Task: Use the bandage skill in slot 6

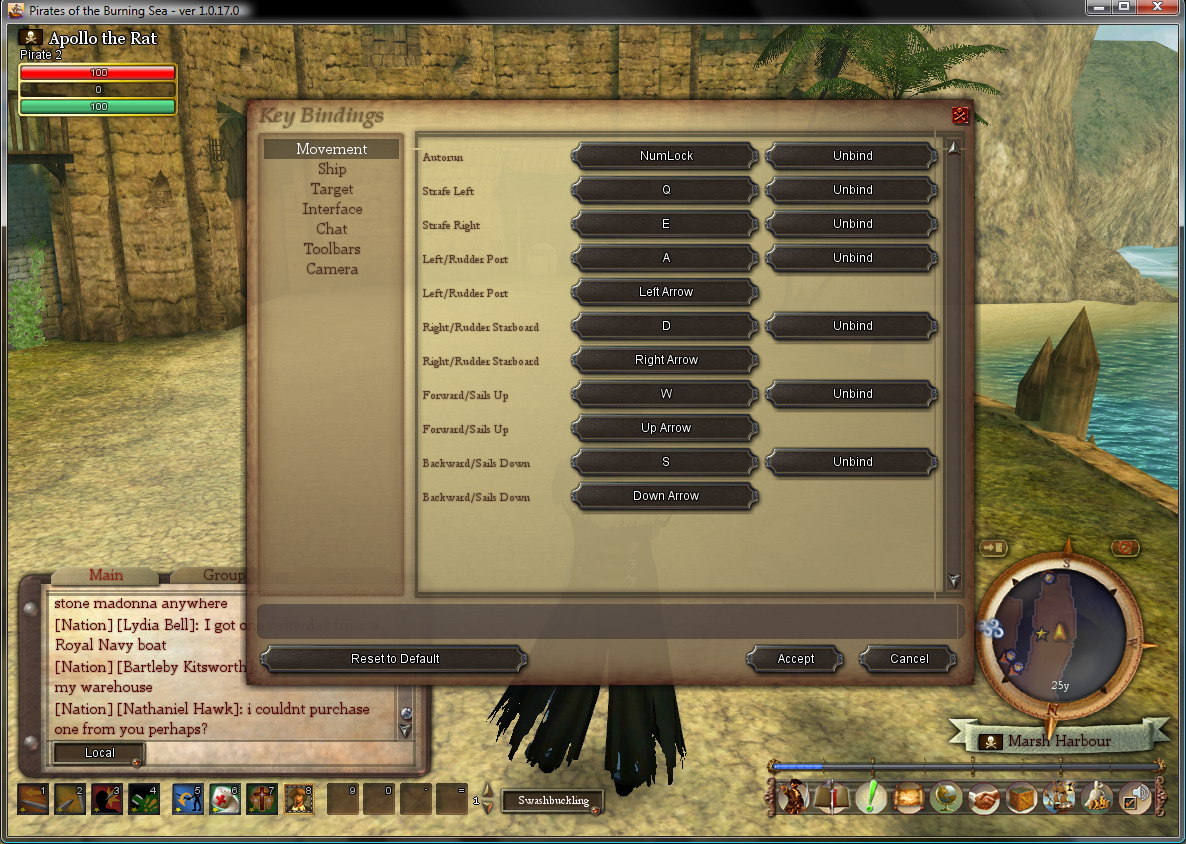Action: (224, 798)
